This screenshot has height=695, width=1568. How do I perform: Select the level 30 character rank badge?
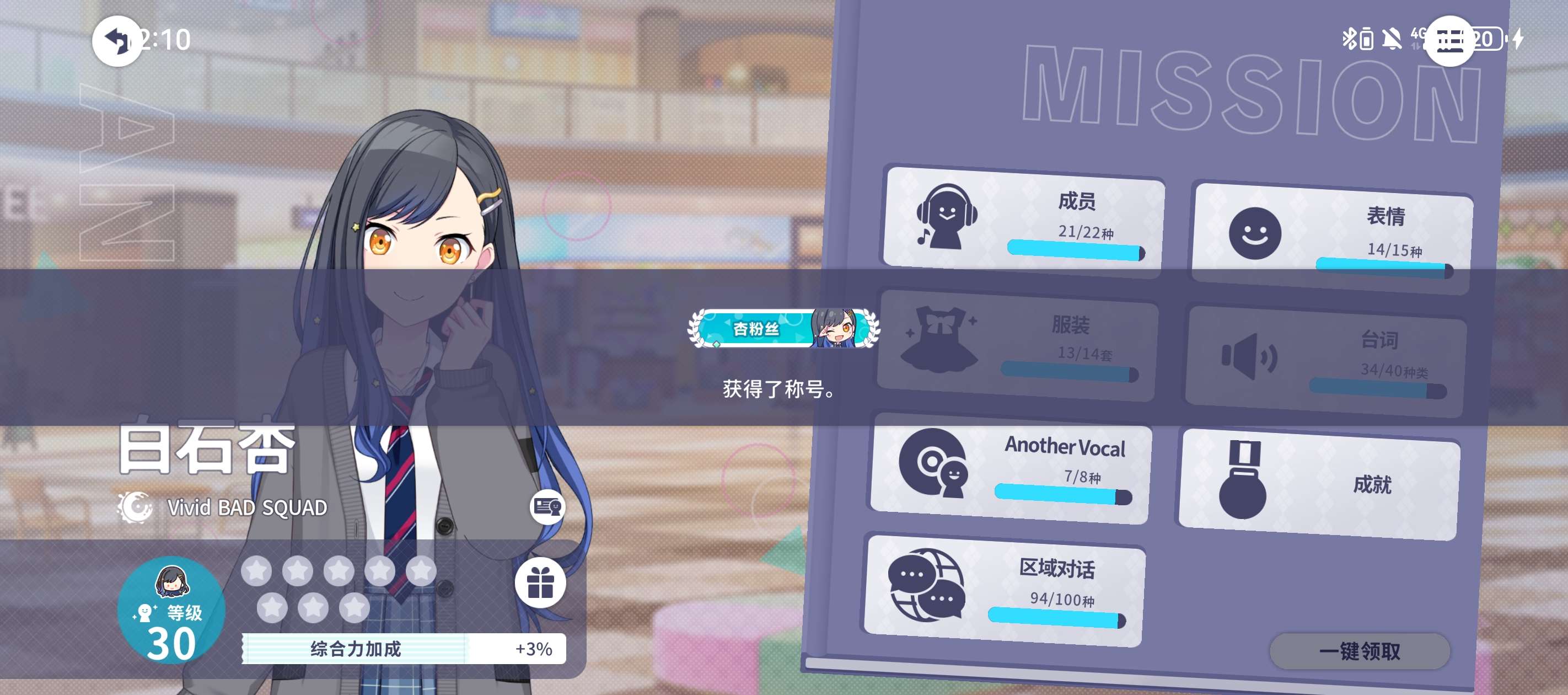pos(171,611)
